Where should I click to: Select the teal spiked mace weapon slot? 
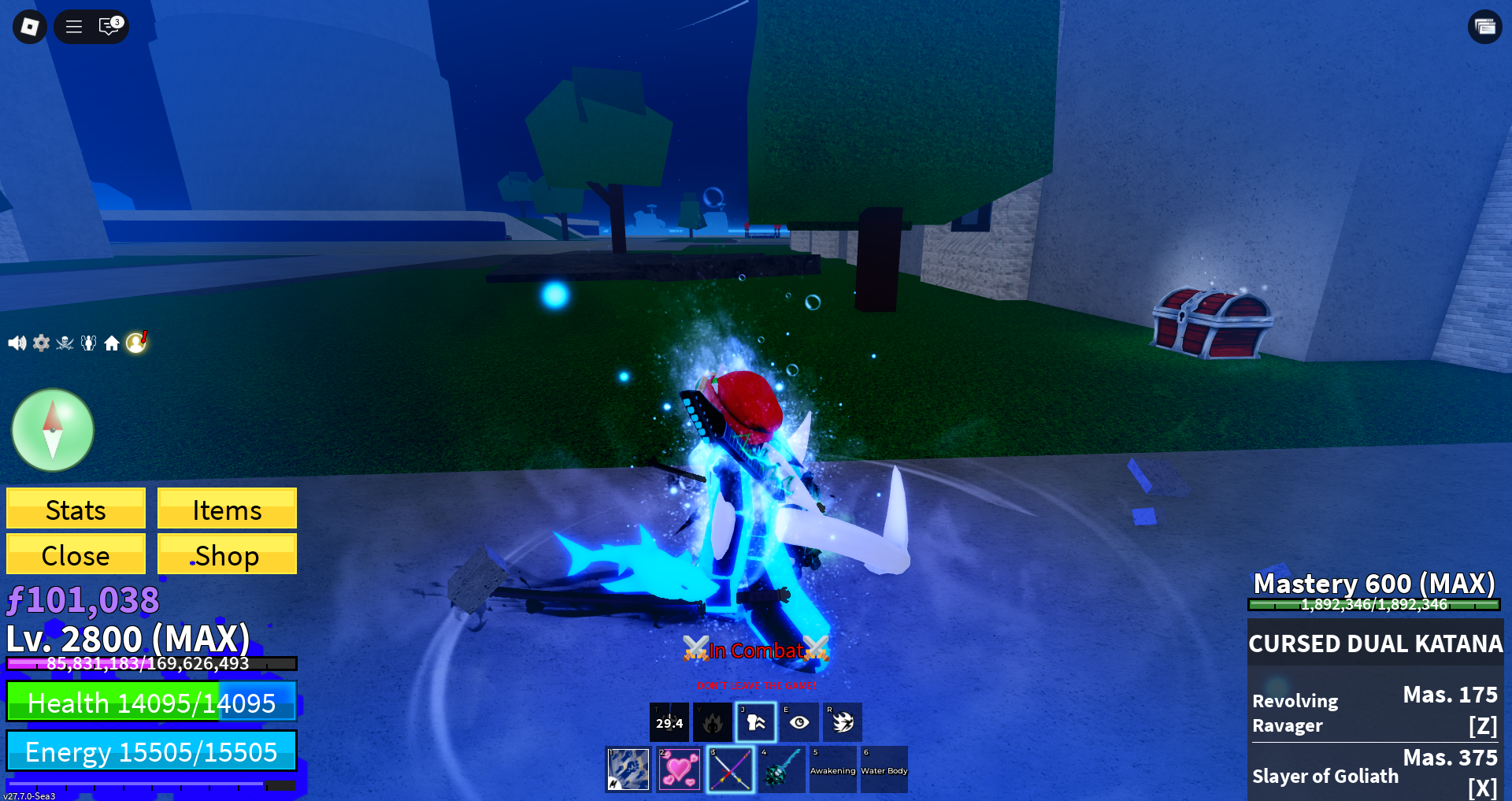coord(782,769)
